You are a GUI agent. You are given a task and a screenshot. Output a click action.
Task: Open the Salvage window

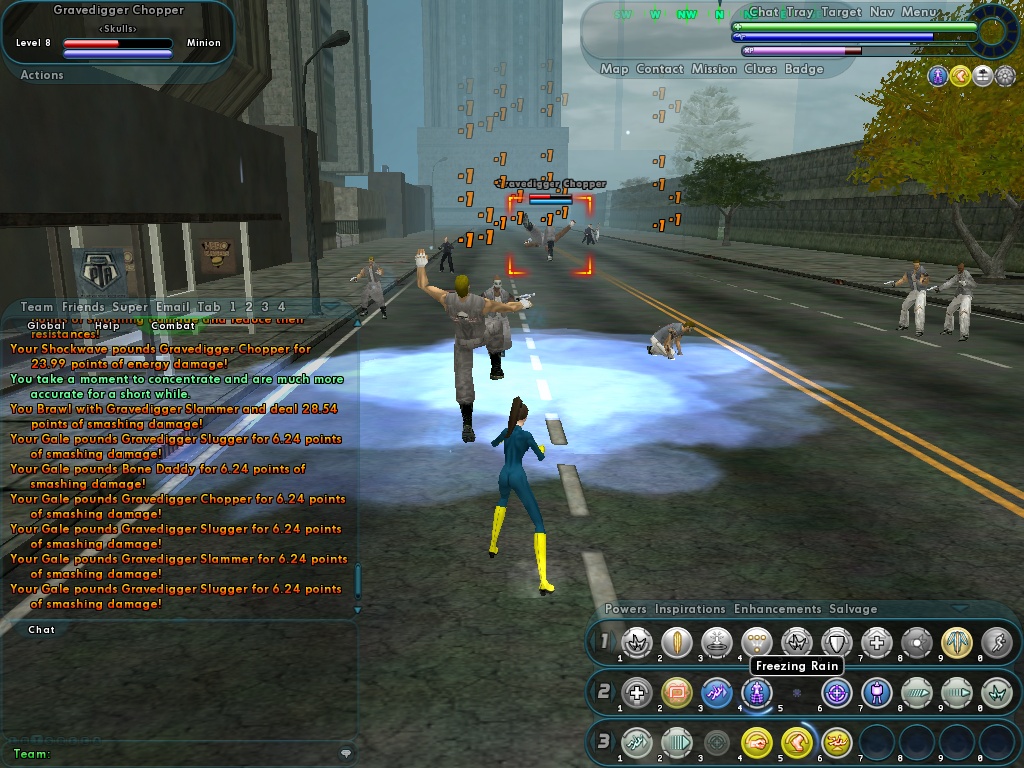click(x=852, y=609)
